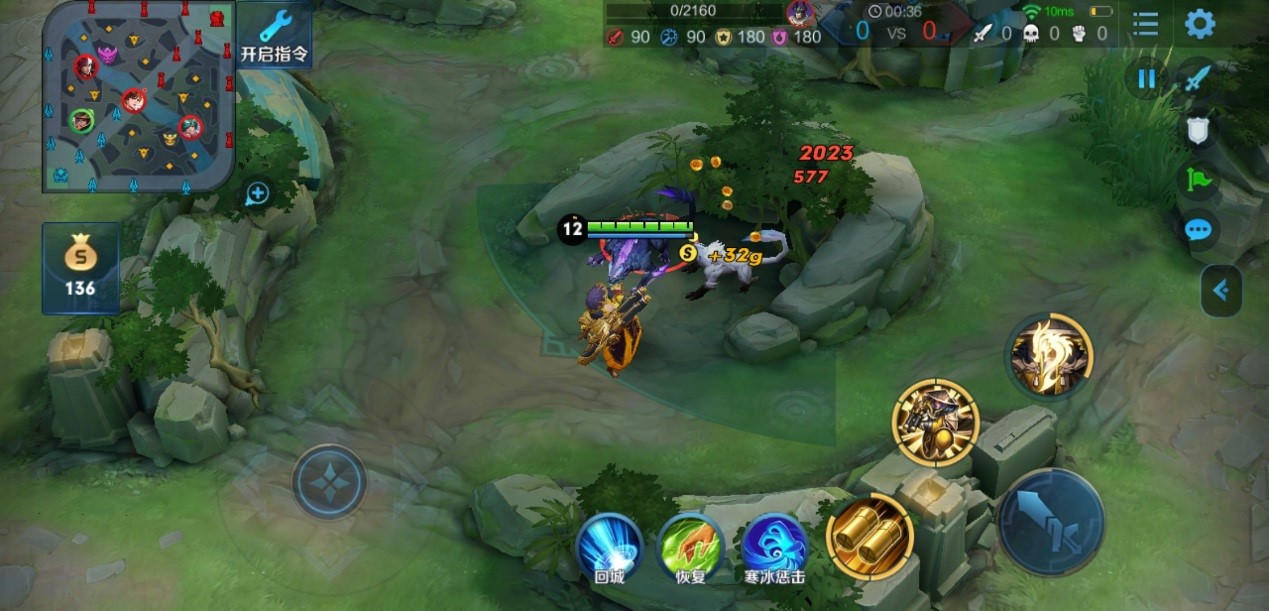This screenshot has width=1269, height=611.
Task: Send the sword attack signal
Action: click(x=1197, y=78)
